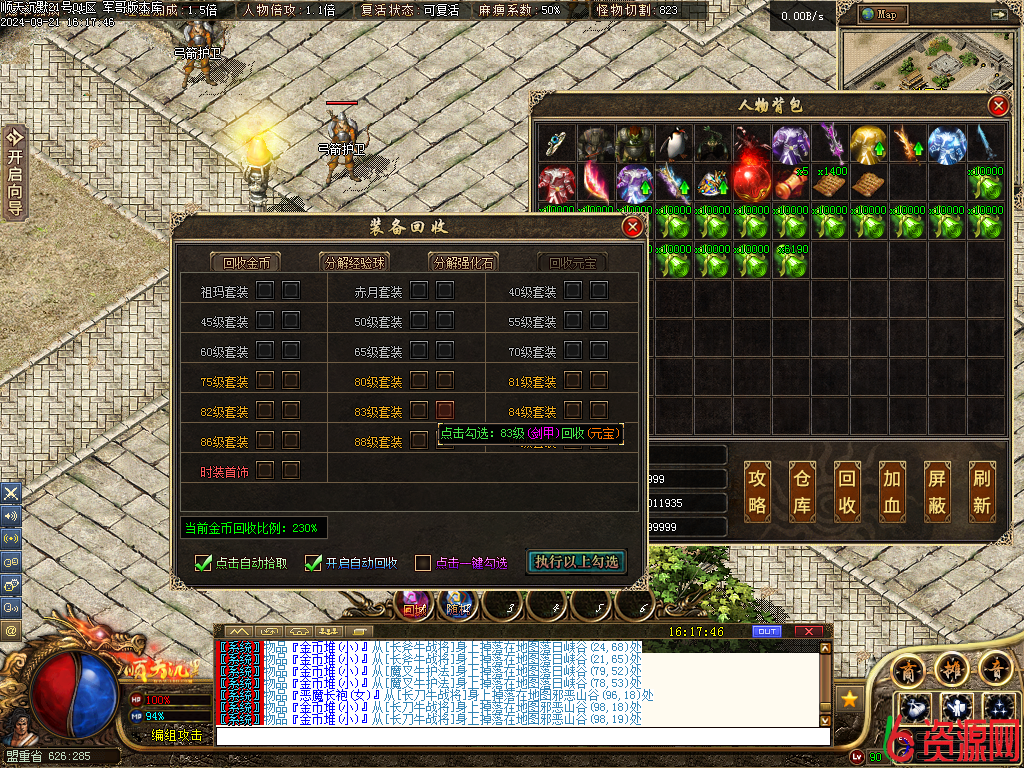Toggle the 点击自动拾取 checkbox
This screenshot has width=1024, height=768.
click(x=204, y=563)
